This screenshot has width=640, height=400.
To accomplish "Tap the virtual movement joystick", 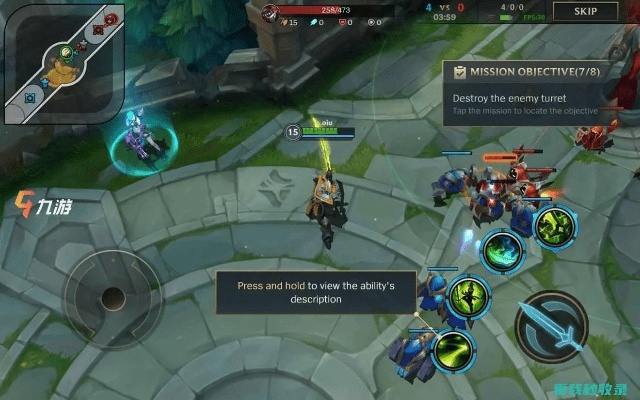I will [x=112, y=297].
